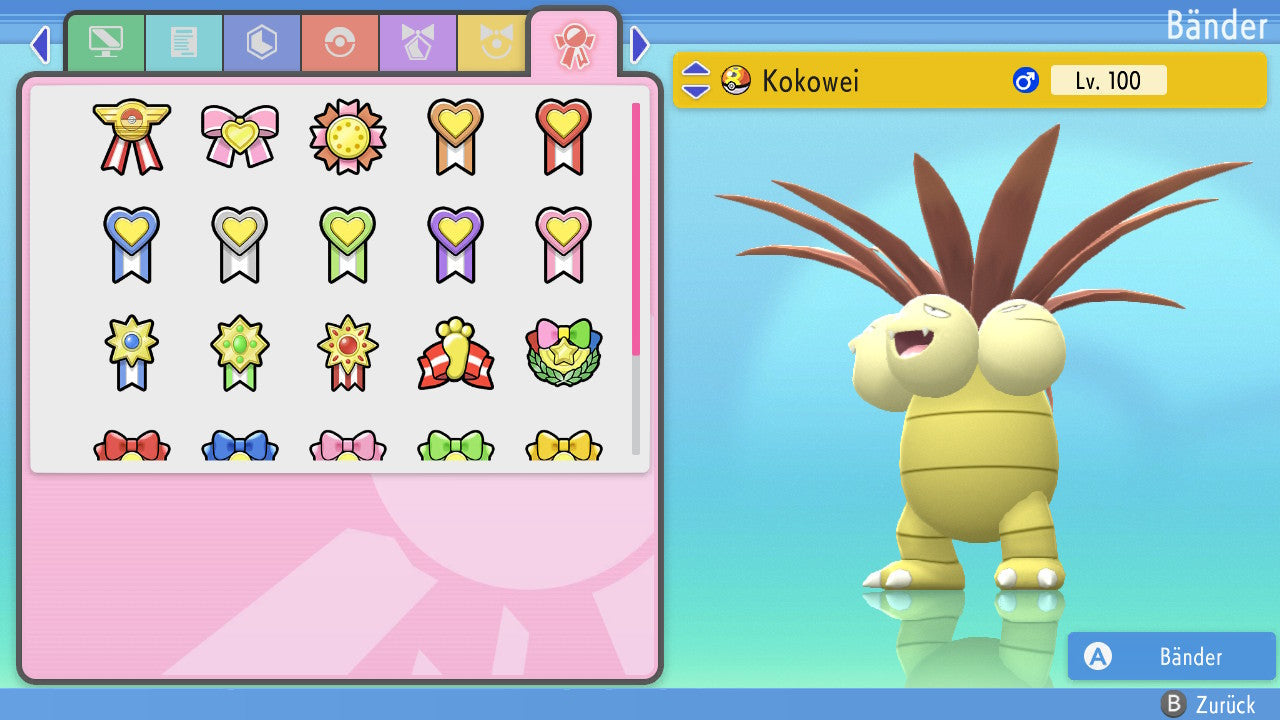
Task: Open the red Poké Ball tab
Action: click(340, 43)
